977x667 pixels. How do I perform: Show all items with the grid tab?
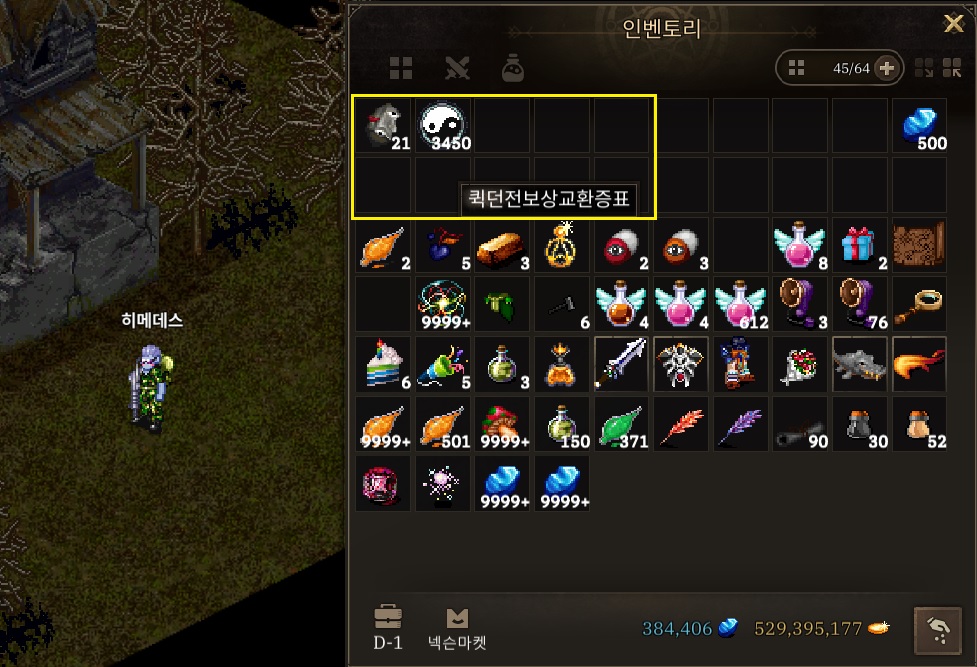click(401, 68)
